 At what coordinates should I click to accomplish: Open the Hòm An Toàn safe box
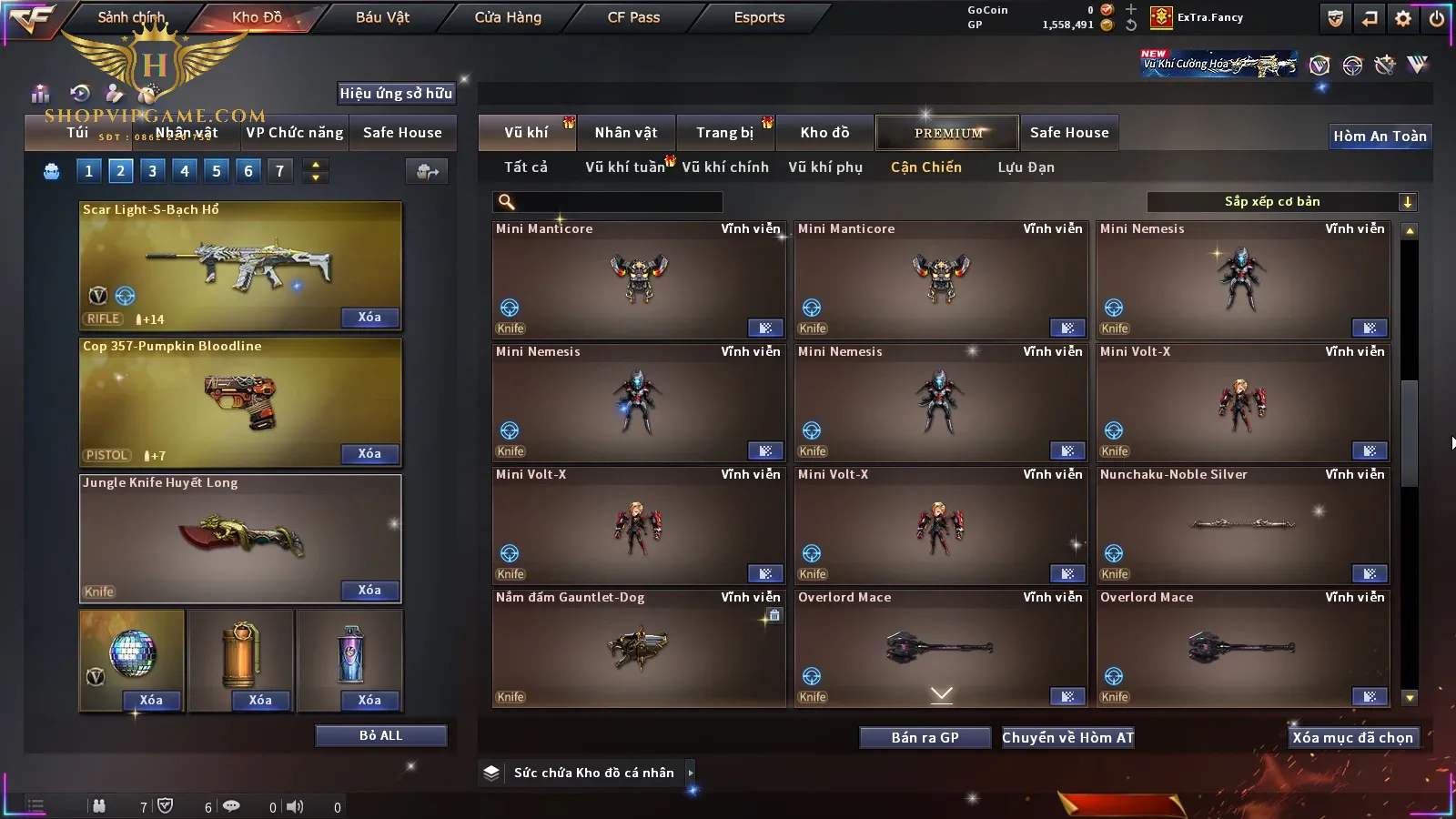pos(1380,136)
